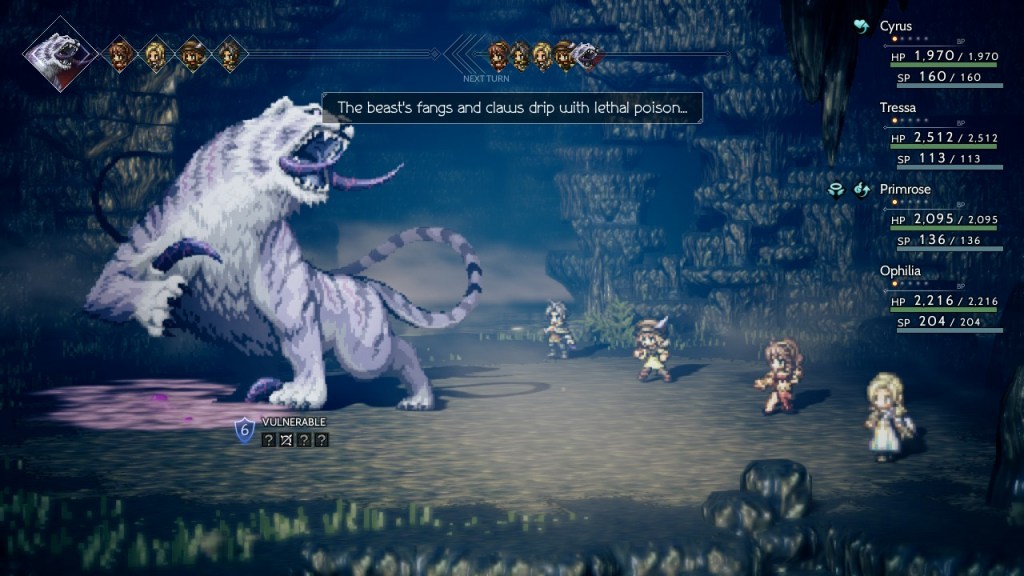The image size is (1024, 576).
Task: Click the white tiger's current turn portrait
Action: click(x=60, y=52)
